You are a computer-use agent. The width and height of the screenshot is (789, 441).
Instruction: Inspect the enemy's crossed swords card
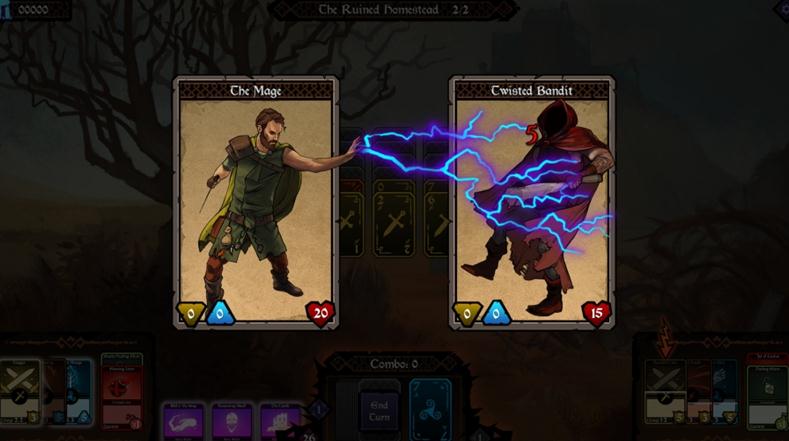(663, 392)
